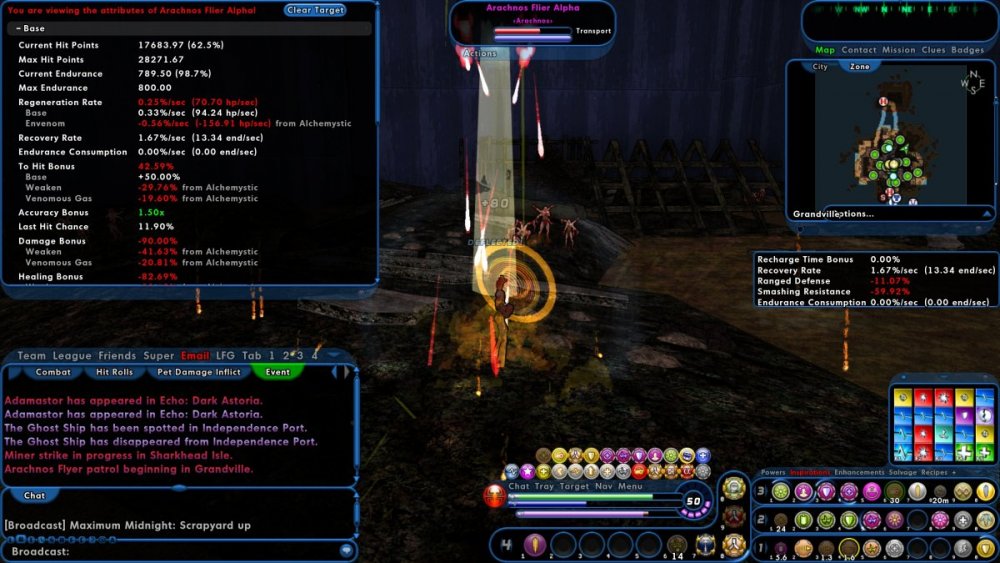The width and height of the screenshot is (1000, 563).
Task: Open the Salvage window
Action: click(904, 472)
